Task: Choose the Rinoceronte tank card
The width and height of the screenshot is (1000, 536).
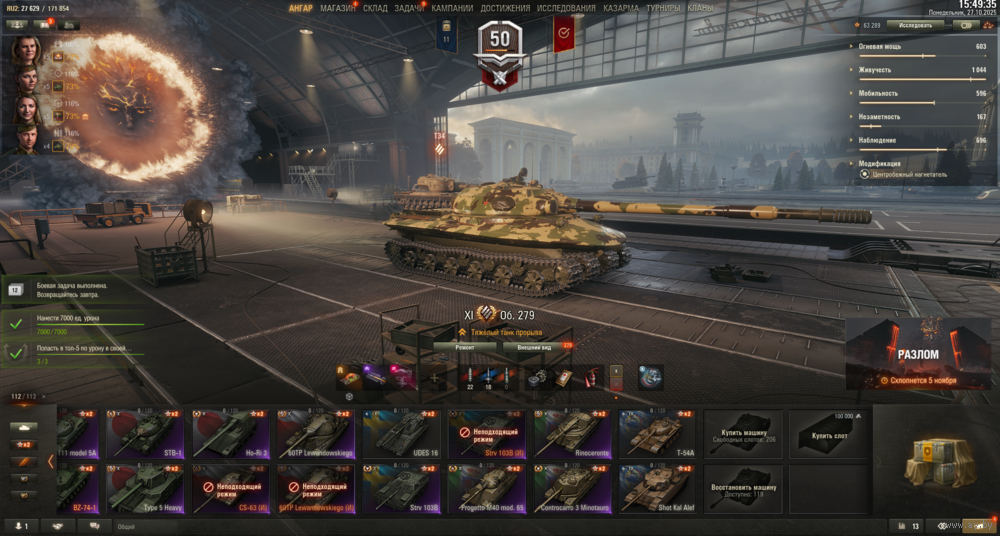Action: point(573,433)
